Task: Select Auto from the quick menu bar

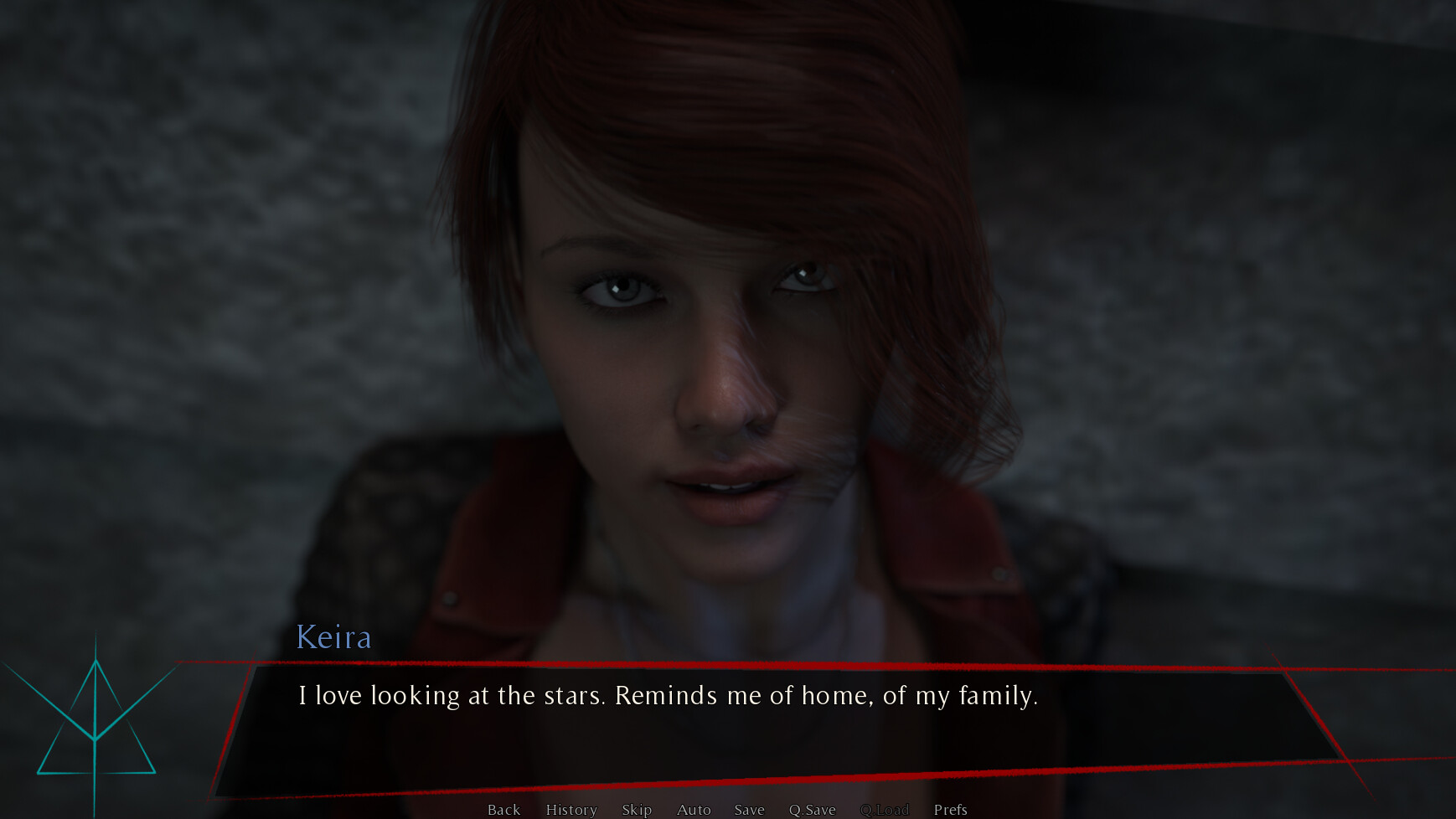Action: point(694,810)
